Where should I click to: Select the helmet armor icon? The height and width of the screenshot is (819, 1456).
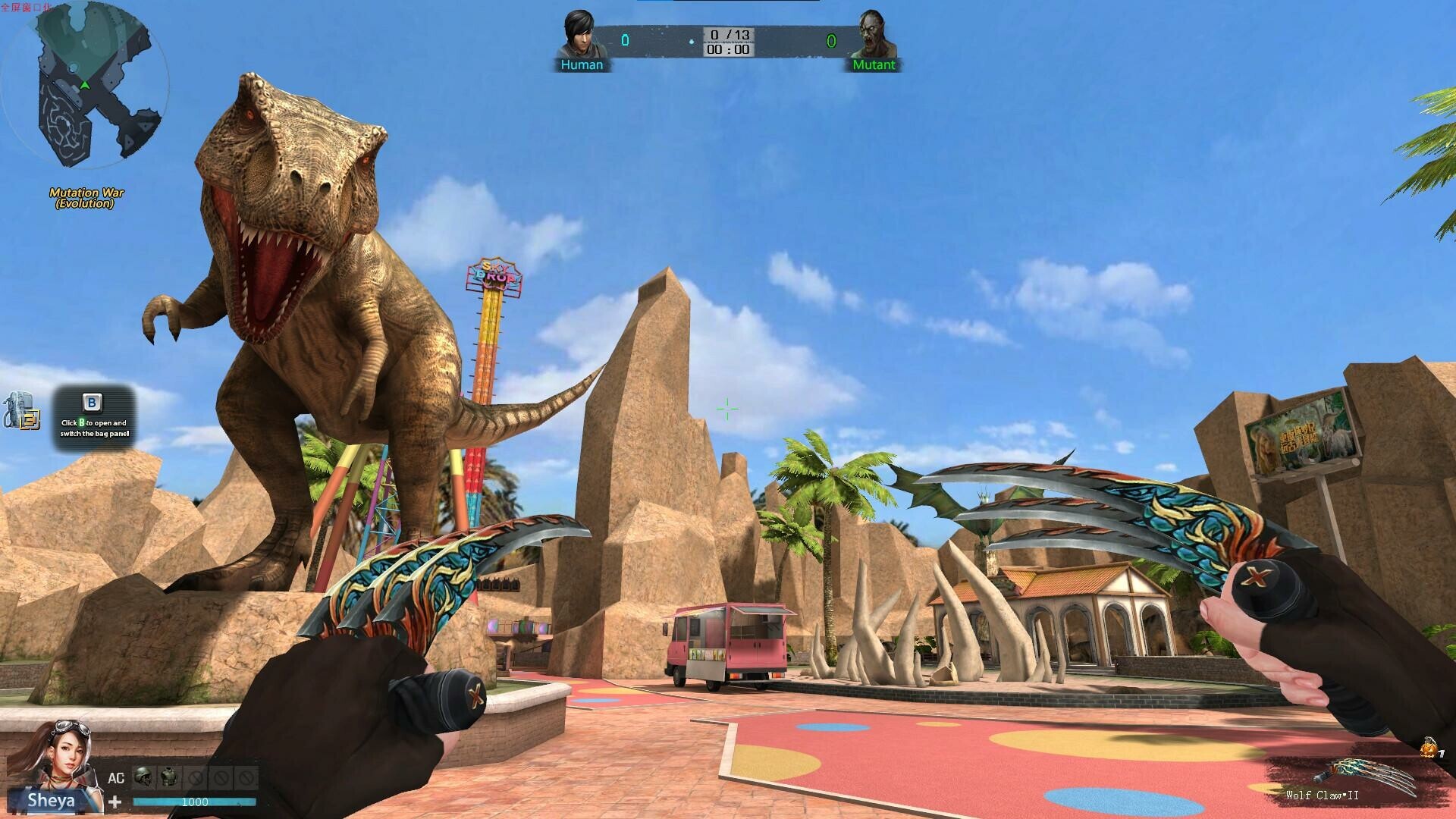pyautogui.click(x=142, y=777)
